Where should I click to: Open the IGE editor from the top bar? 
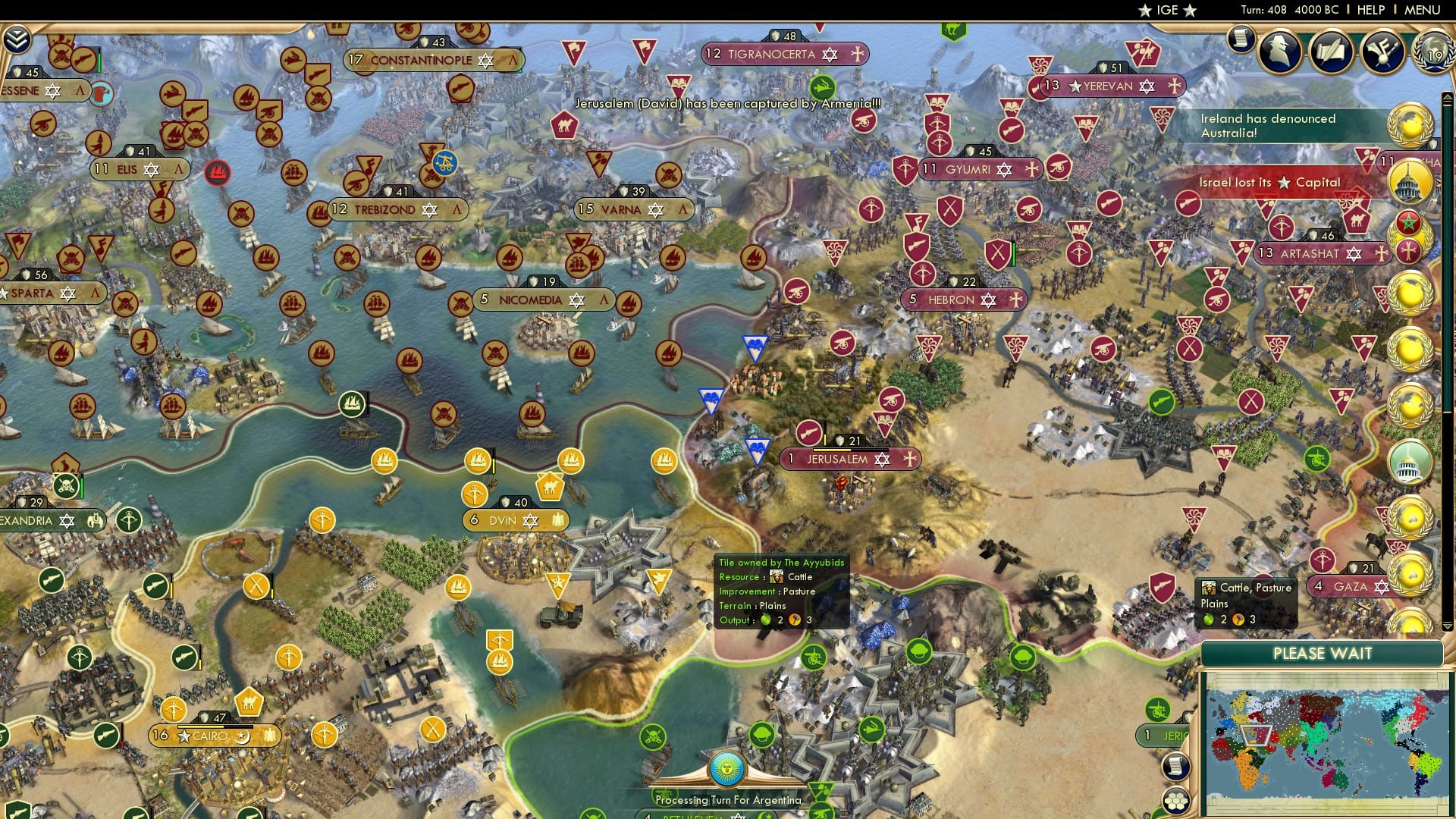click(x=1168, y=10)
